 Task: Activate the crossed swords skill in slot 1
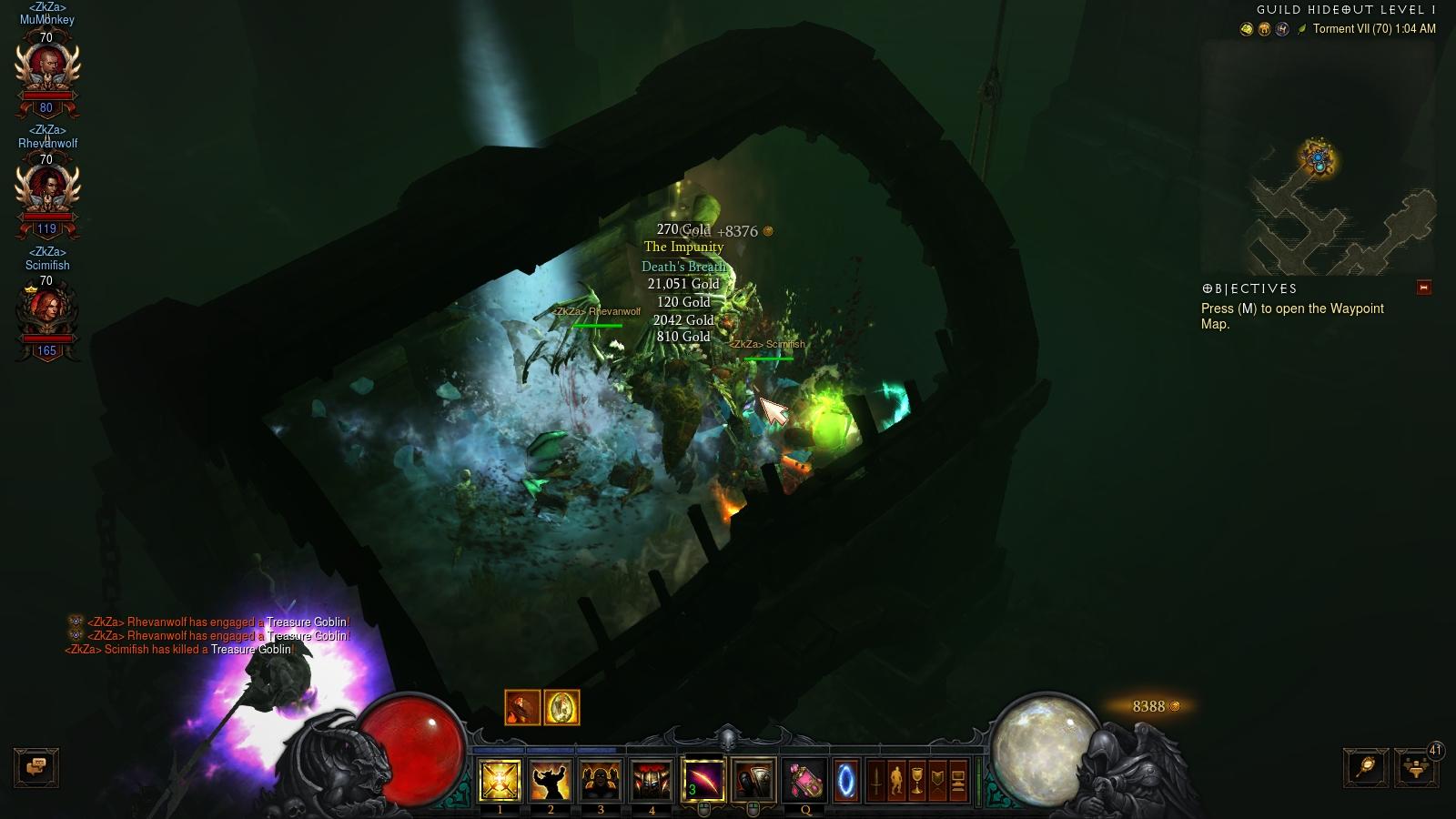500,781
